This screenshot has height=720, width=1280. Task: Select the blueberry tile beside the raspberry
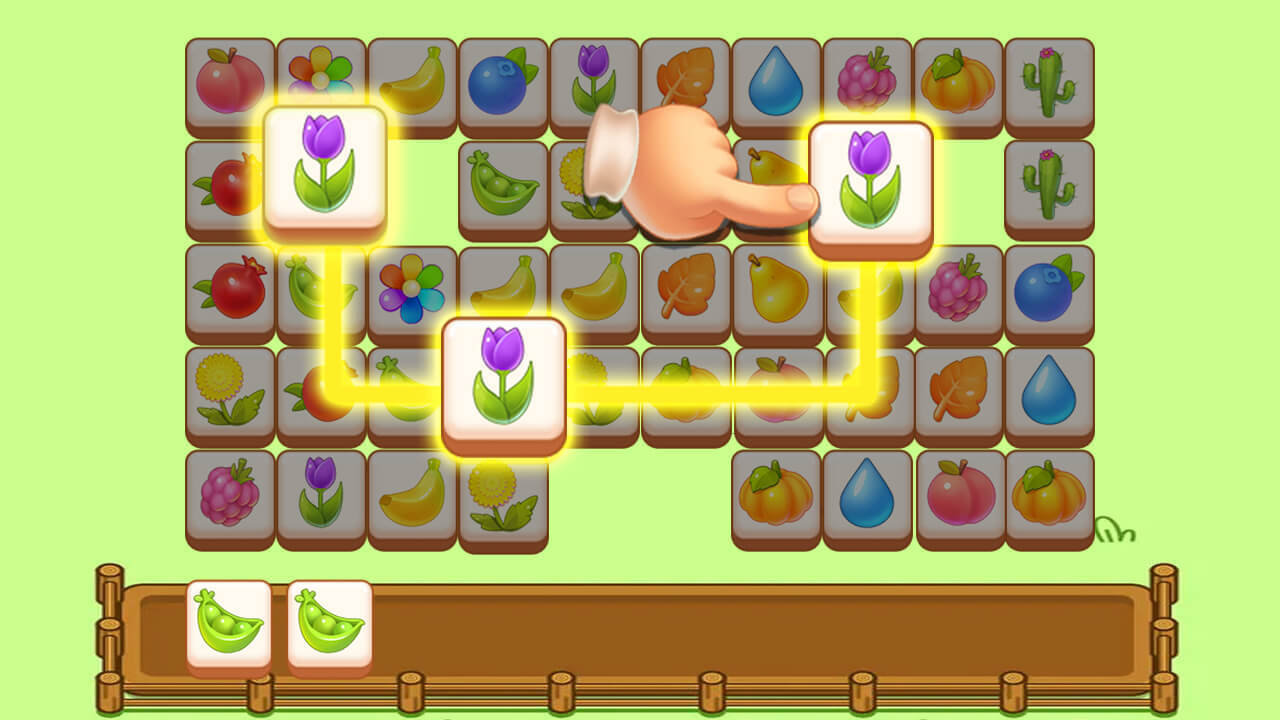point(1048,289)
